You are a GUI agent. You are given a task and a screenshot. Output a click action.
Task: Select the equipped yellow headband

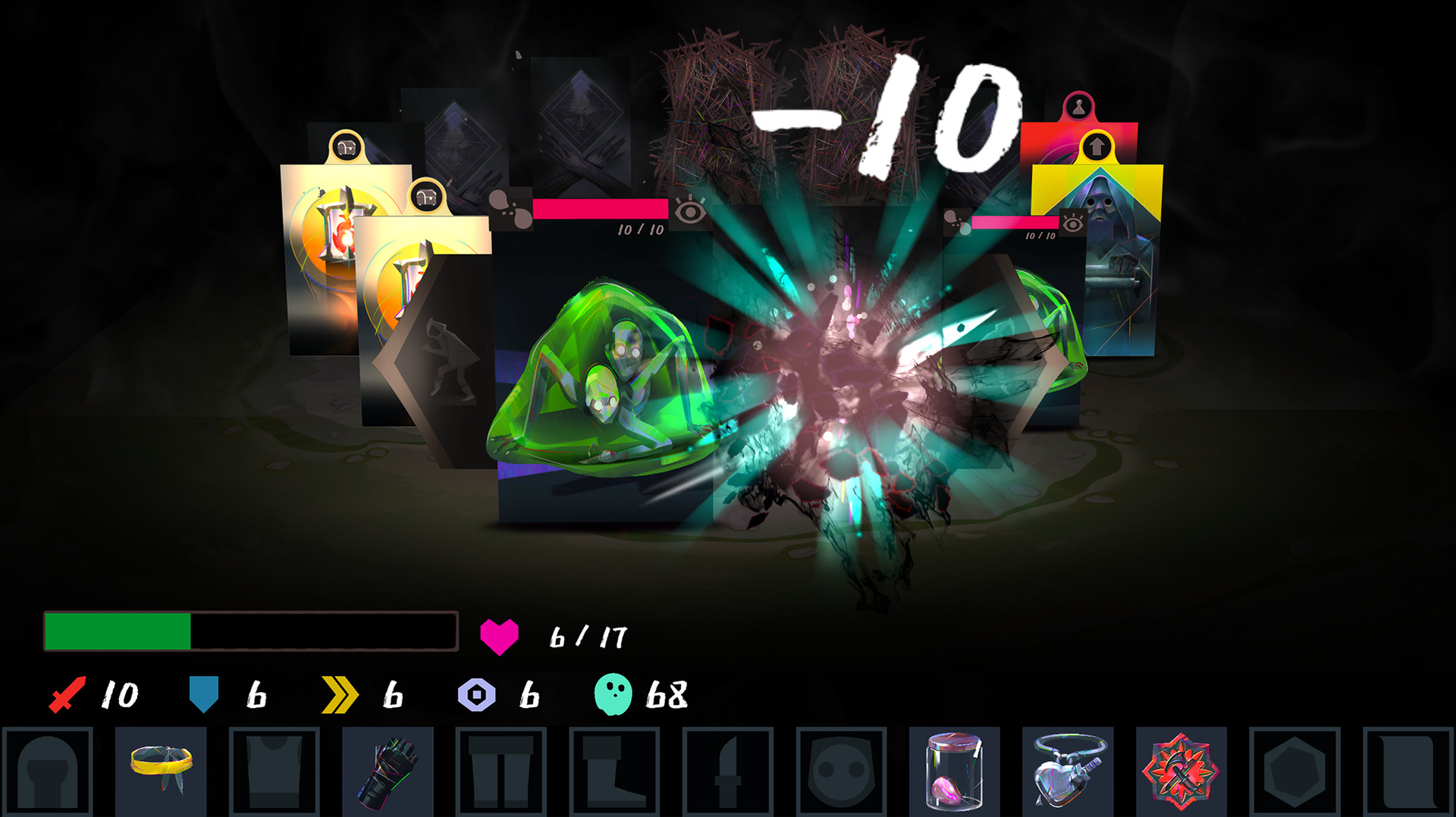tap(162, 773)
